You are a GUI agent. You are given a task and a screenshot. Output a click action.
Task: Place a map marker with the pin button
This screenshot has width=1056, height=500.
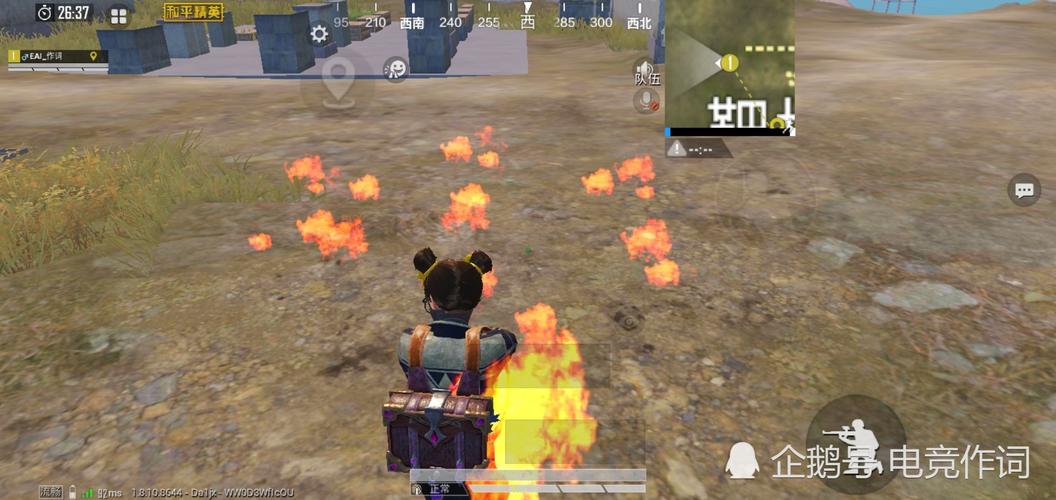tap(339, 77)
